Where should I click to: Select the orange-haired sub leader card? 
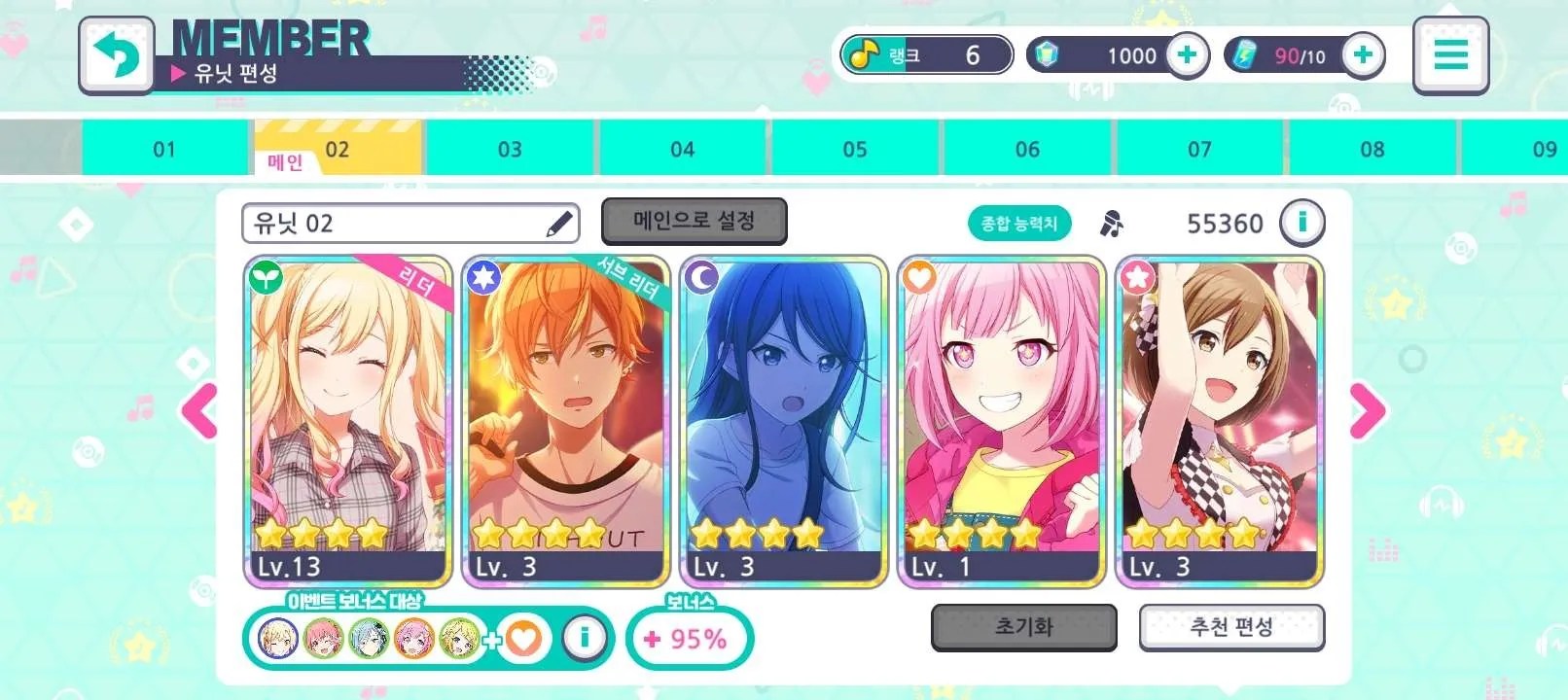tap(566, 421)
